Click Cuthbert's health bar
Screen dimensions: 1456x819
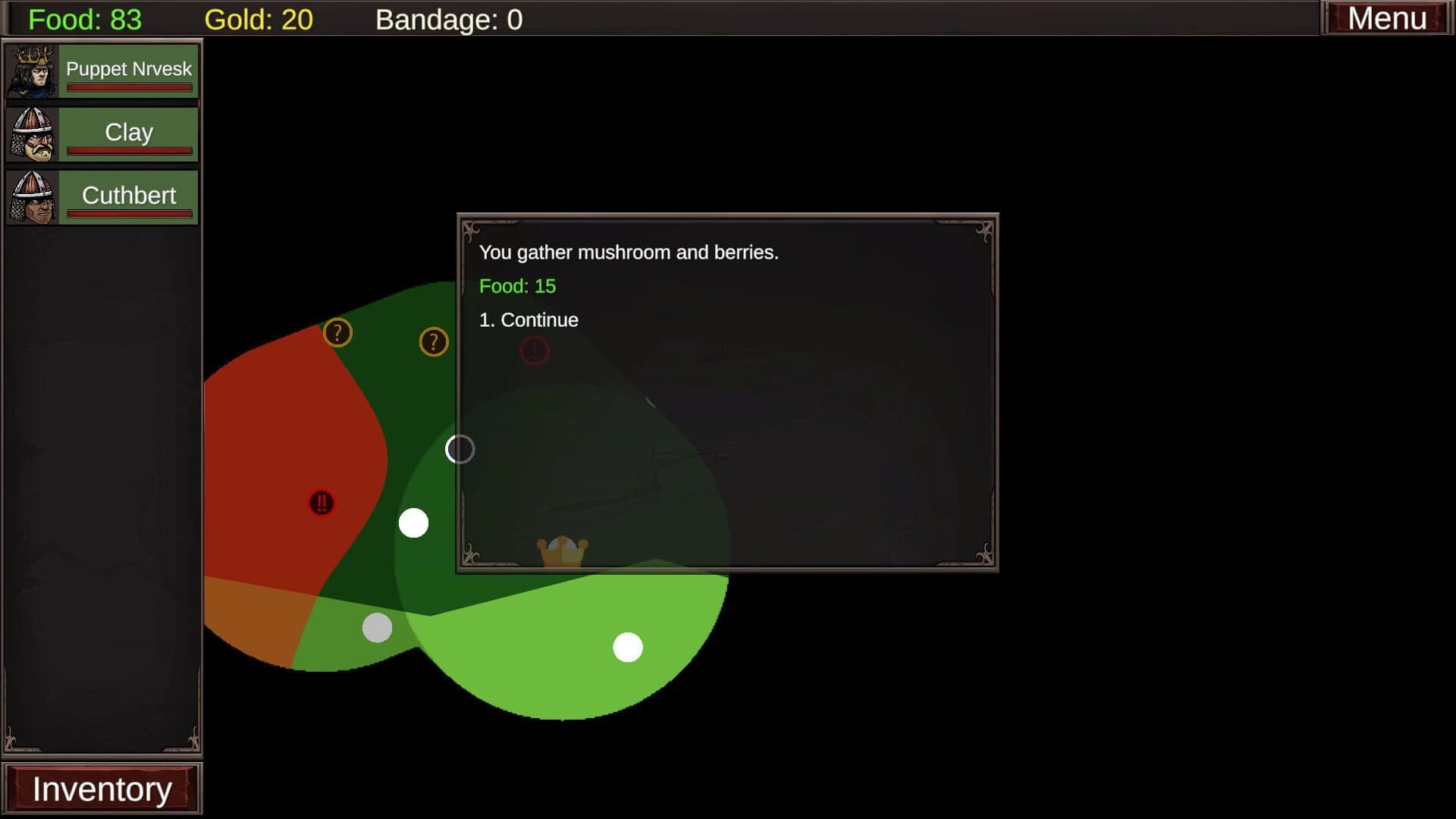[x=129, y=213]
